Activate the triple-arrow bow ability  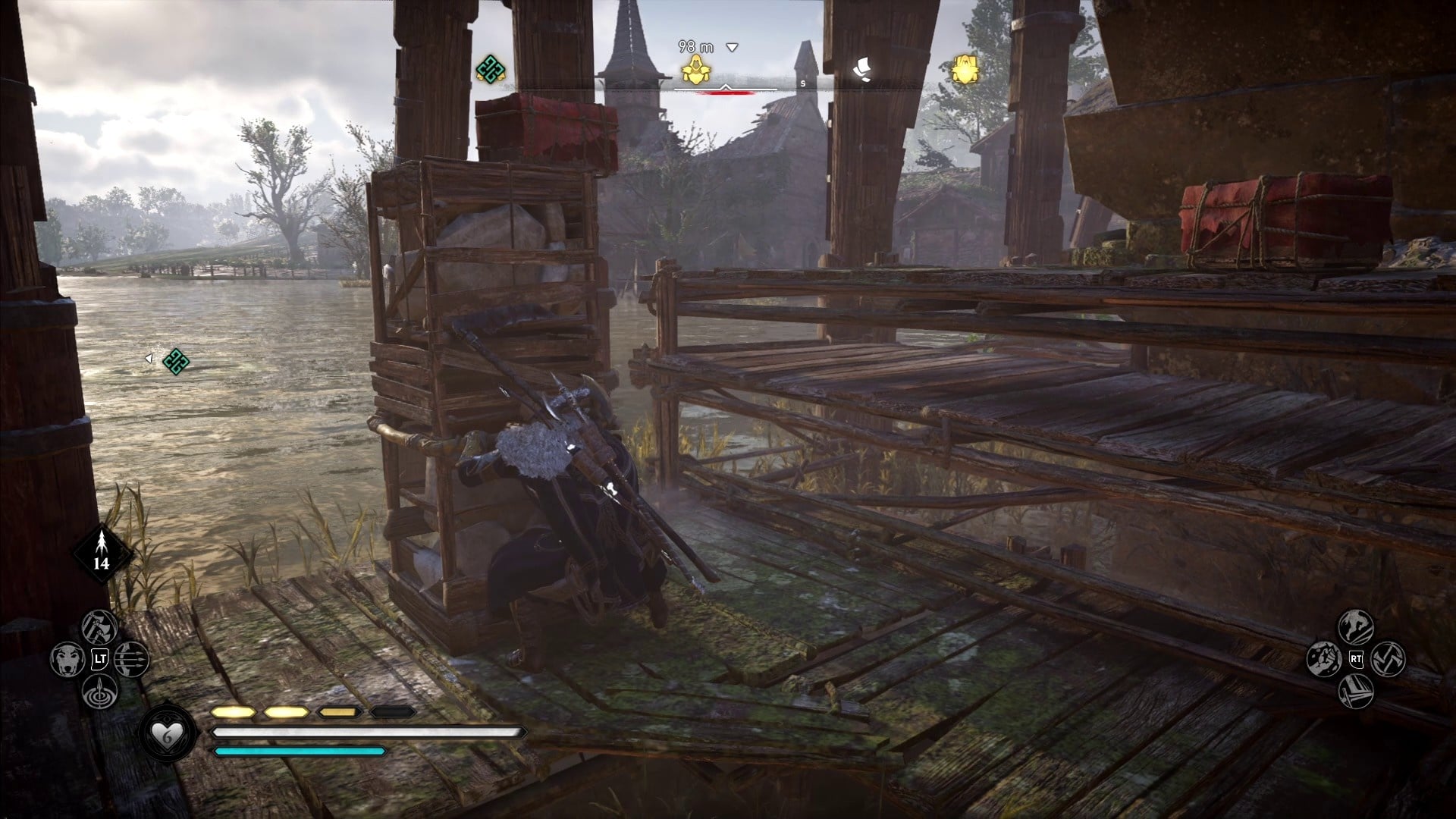(x=133, y=660)
